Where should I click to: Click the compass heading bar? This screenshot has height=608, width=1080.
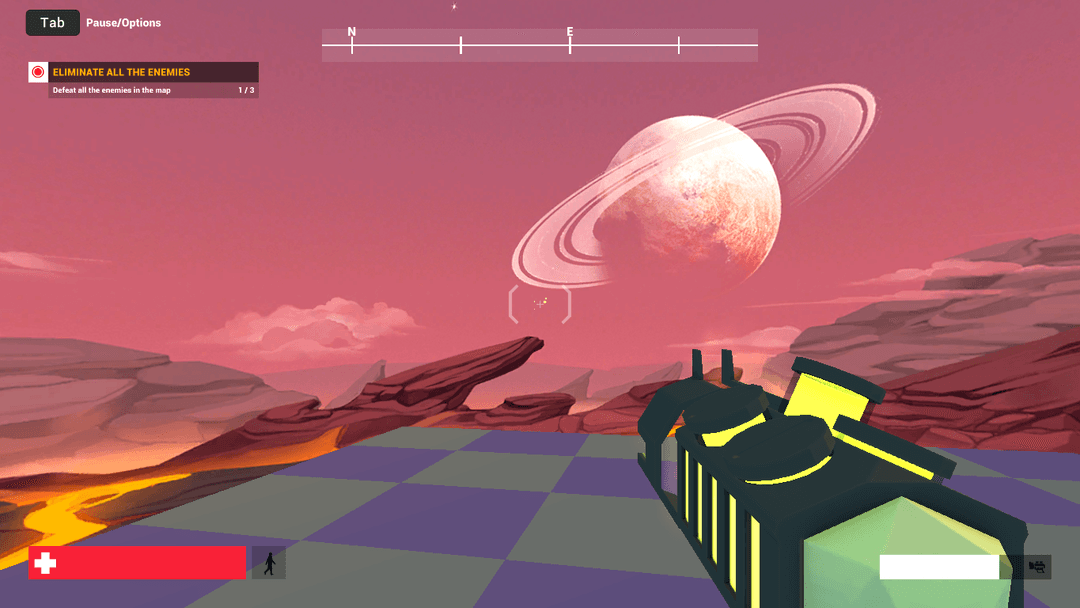[539, 45]
